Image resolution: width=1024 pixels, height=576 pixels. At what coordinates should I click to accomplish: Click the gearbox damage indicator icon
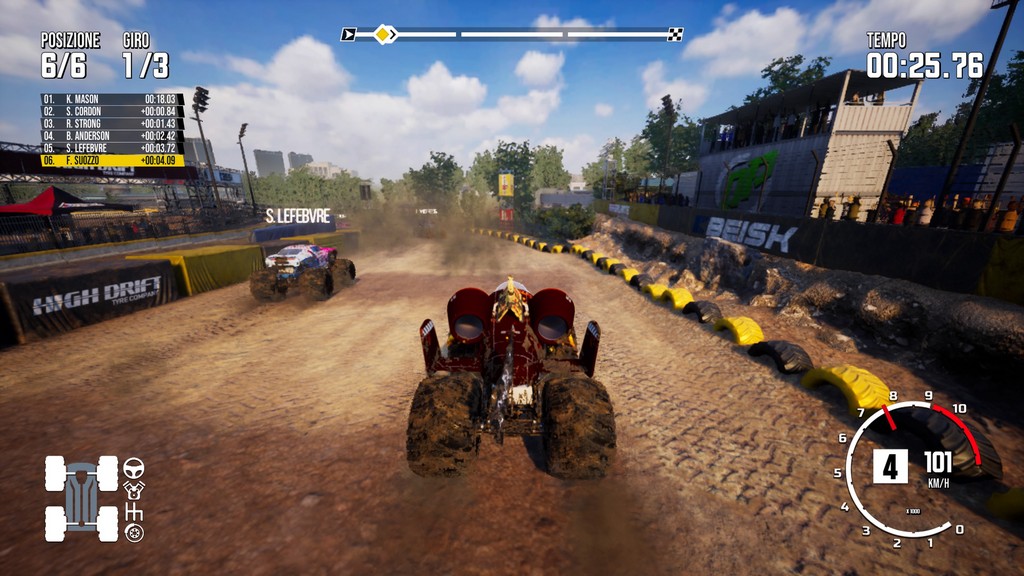[133, 512]
